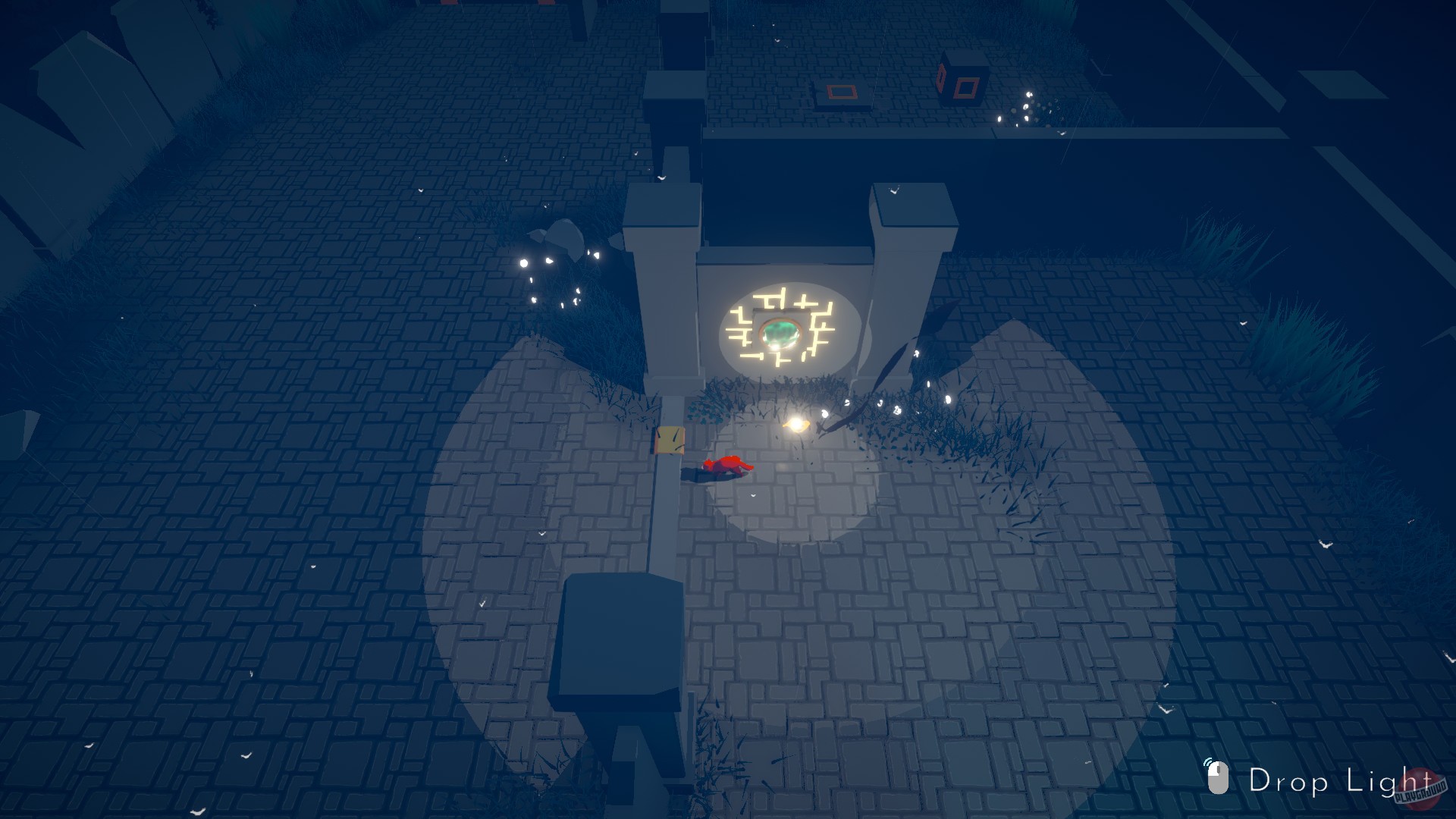
Task: Click the left pillar of the shrine
Action: click(x=666, y=296)
